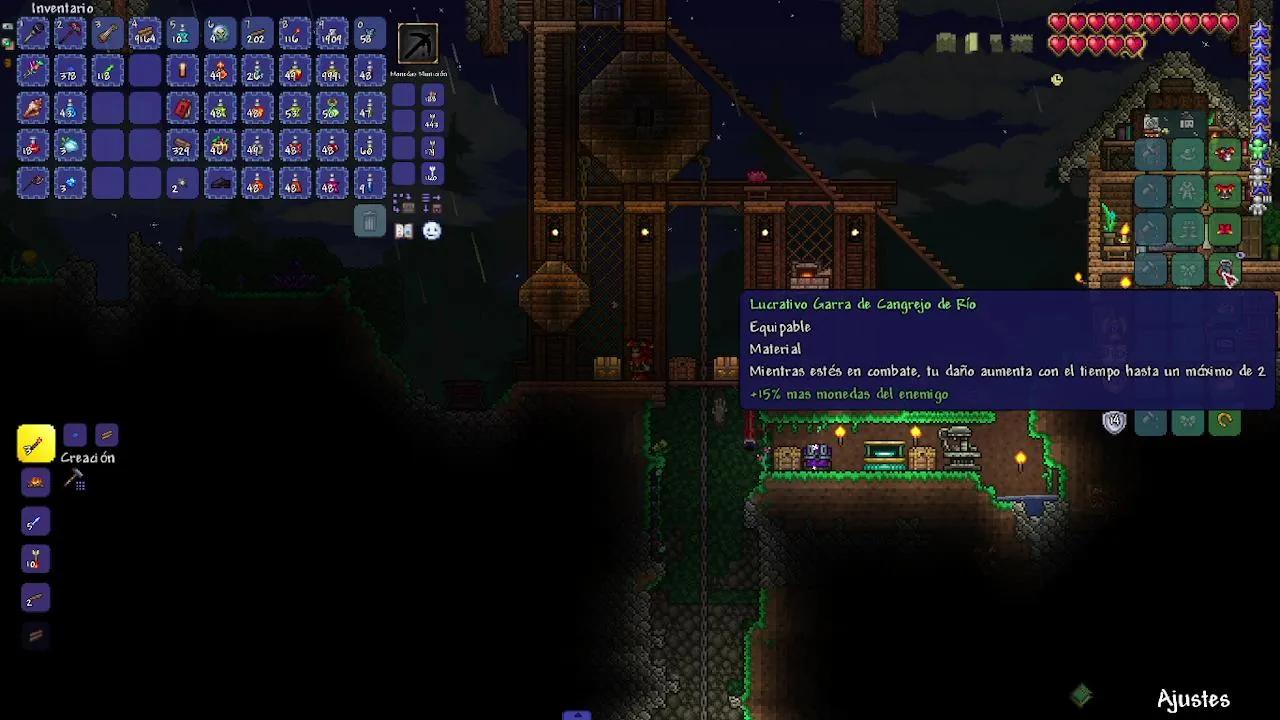Open the Ajustes settings menu
The image size is (1280, 720).
[1193, 699]
